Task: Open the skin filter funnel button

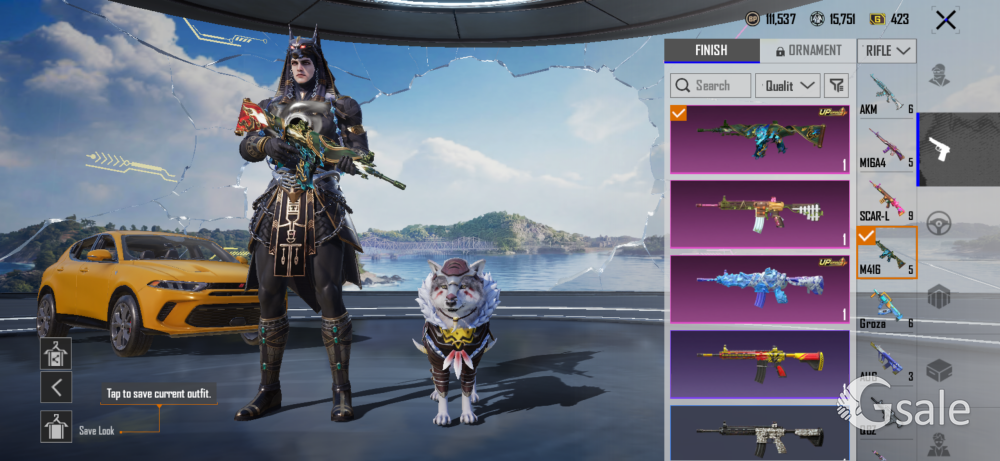Action: [x=837, y=86]
